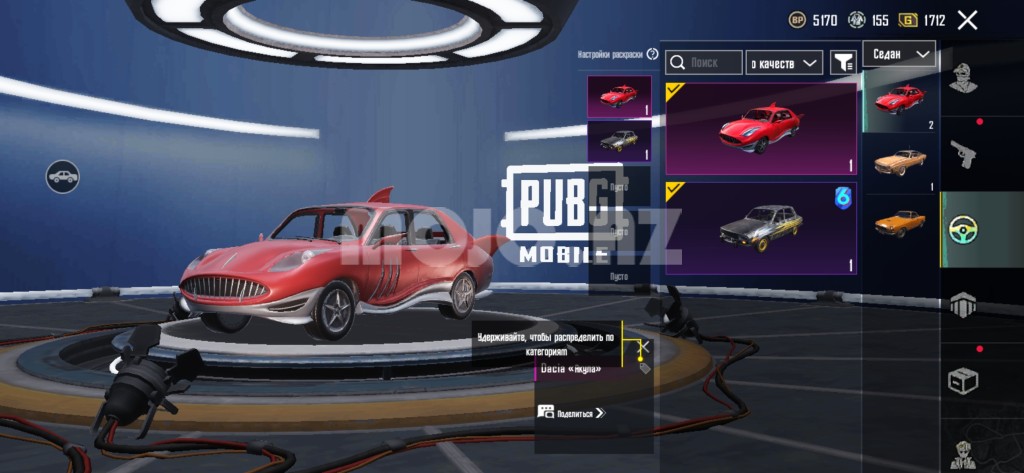The height and width of the screenshot is (473, 1024).
Task: Open the filter options button
Action: click(x=843, y=63)
